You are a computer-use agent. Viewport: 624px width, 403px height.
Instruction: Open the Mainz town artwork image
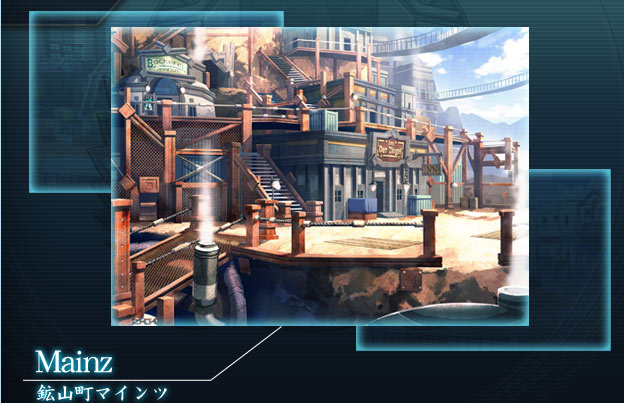319,175
